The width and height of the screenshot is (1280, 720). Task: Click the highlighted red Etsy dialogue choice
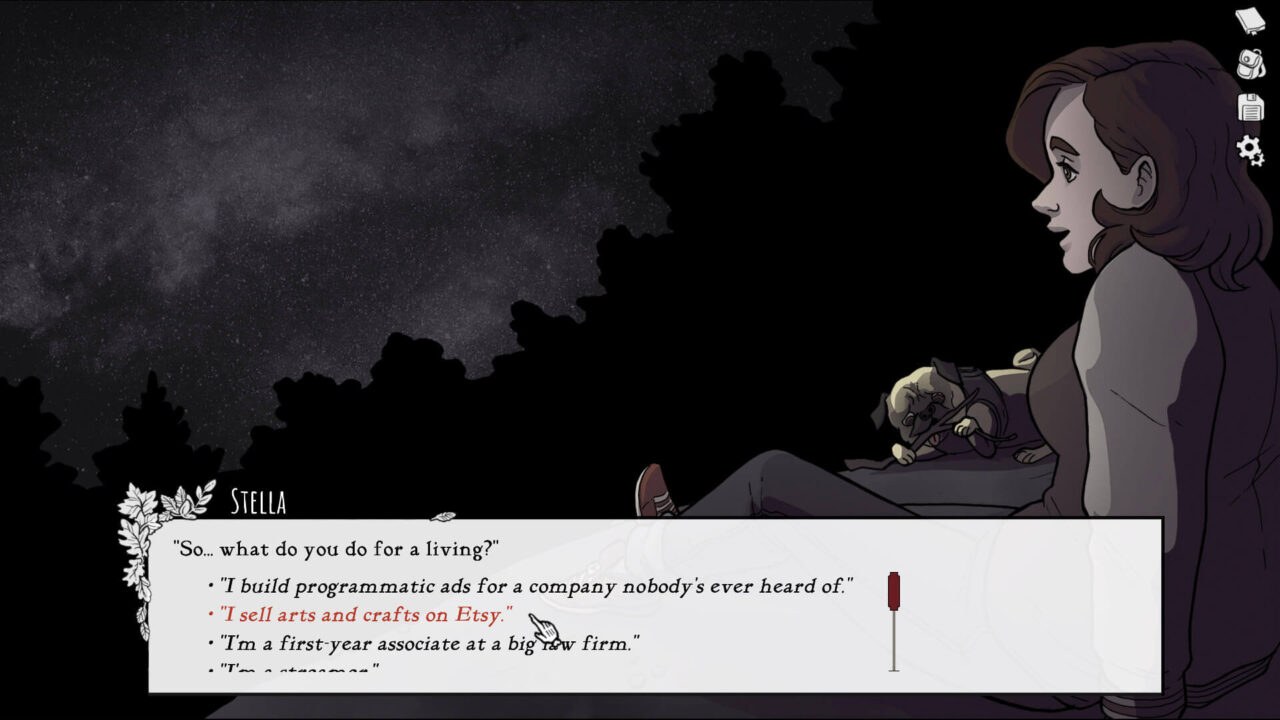(360, 615)
